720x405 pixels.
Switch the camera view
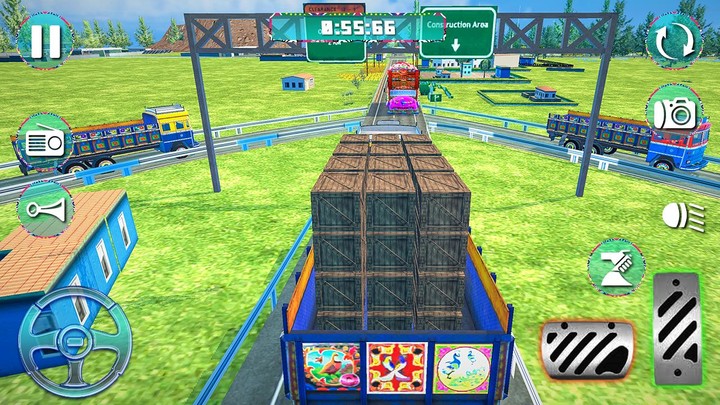(675, 112)
